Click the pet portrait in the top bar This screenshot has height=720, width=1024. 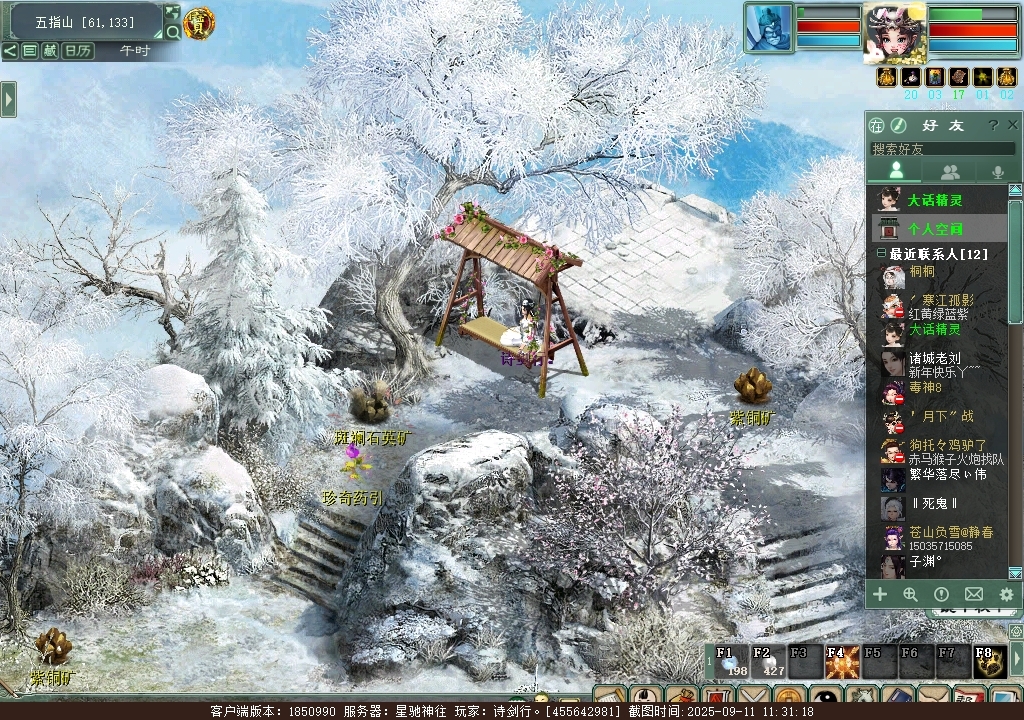768,27
